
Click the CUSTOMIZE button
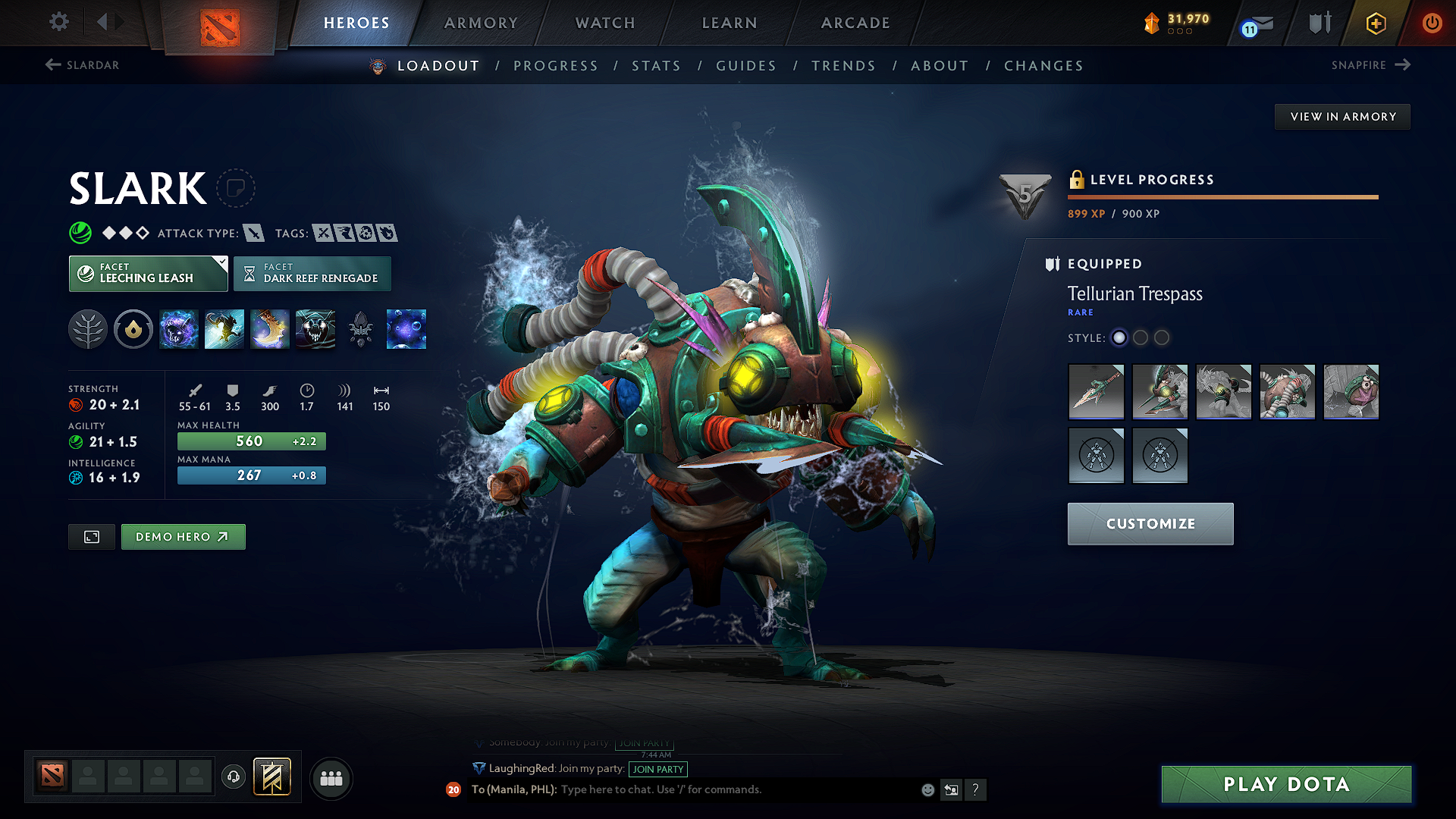[x=1150, y=523]
